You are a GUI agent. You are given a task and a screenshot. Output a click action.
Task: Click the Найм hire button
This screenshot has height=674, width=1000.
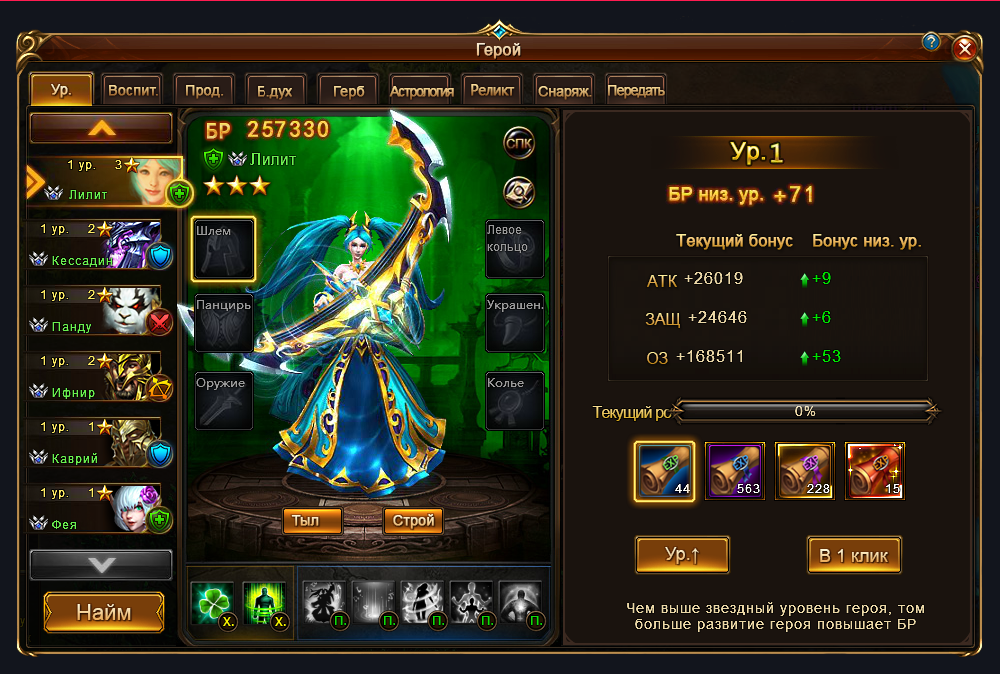[104, 612]
